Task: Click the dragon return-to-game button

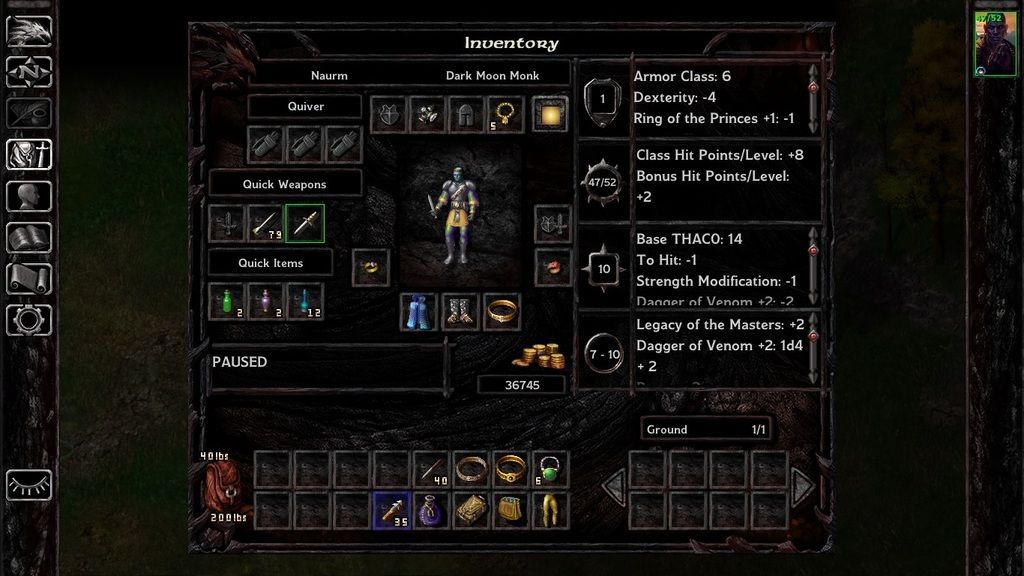Action: (x=29, y=31)
